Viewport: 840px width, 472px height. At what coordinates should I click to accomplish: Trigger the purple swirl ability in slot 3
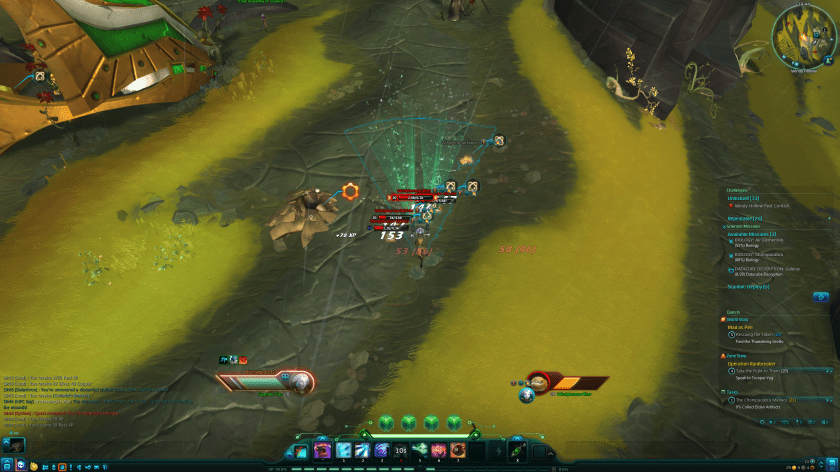pyautogui.click(x=382, y=451)
